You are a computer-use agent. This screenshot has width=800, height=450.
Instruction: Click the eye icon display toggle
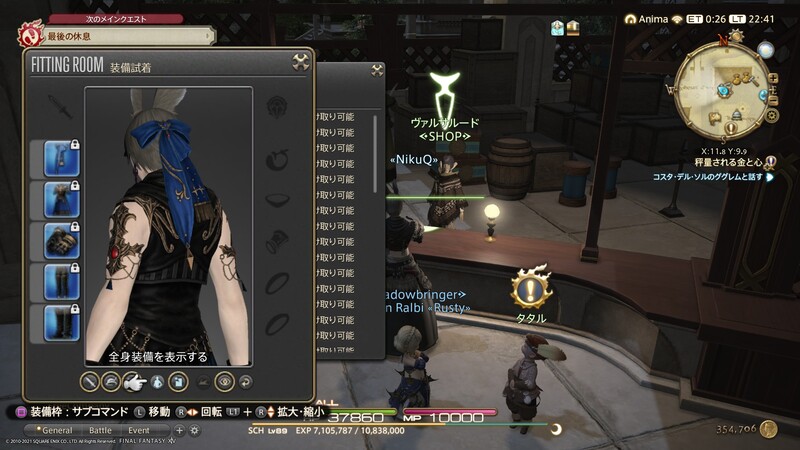pyautogui.click(x=225, y=380)
